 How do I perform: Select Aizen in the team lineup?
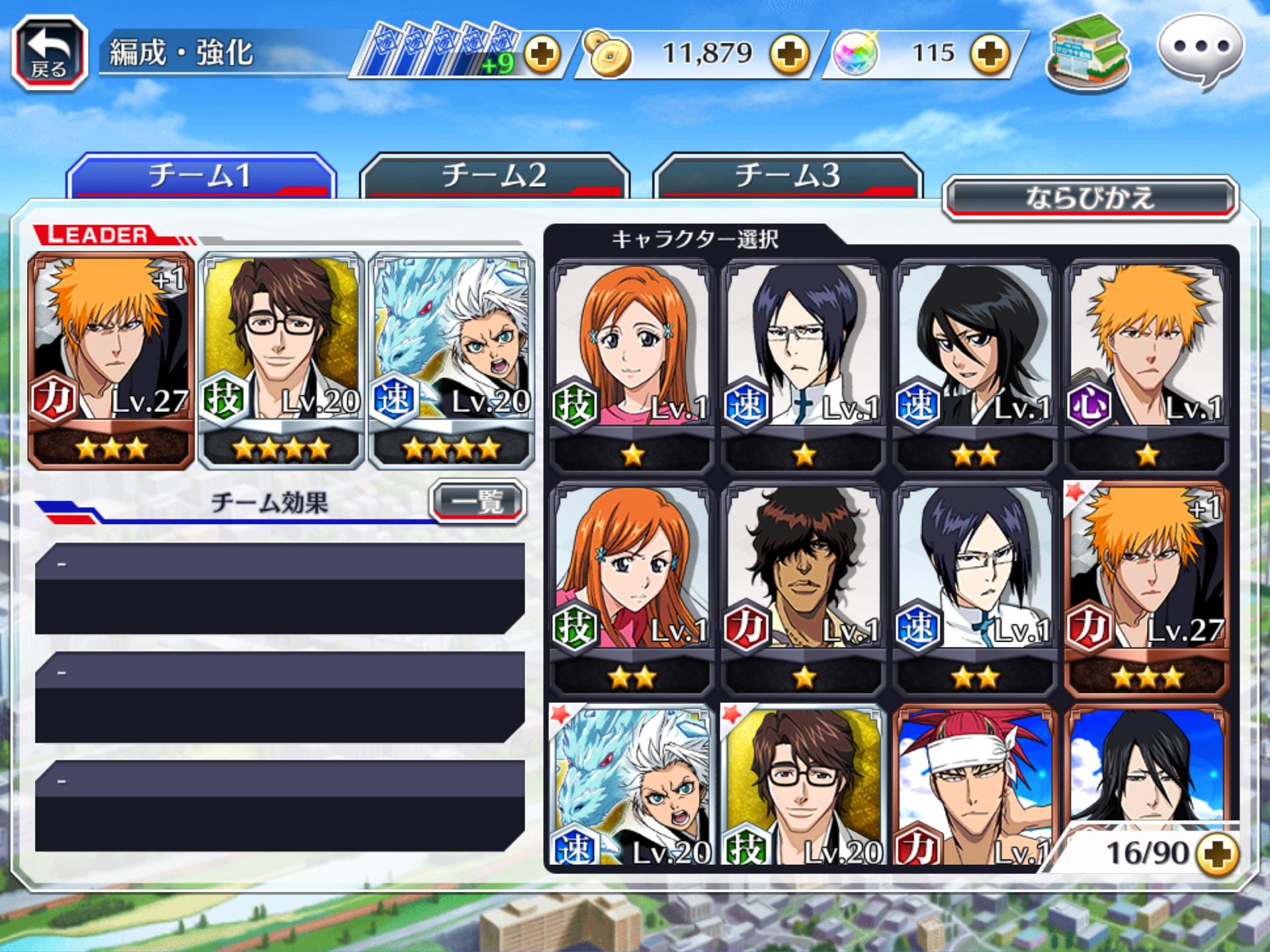point(281,360)
